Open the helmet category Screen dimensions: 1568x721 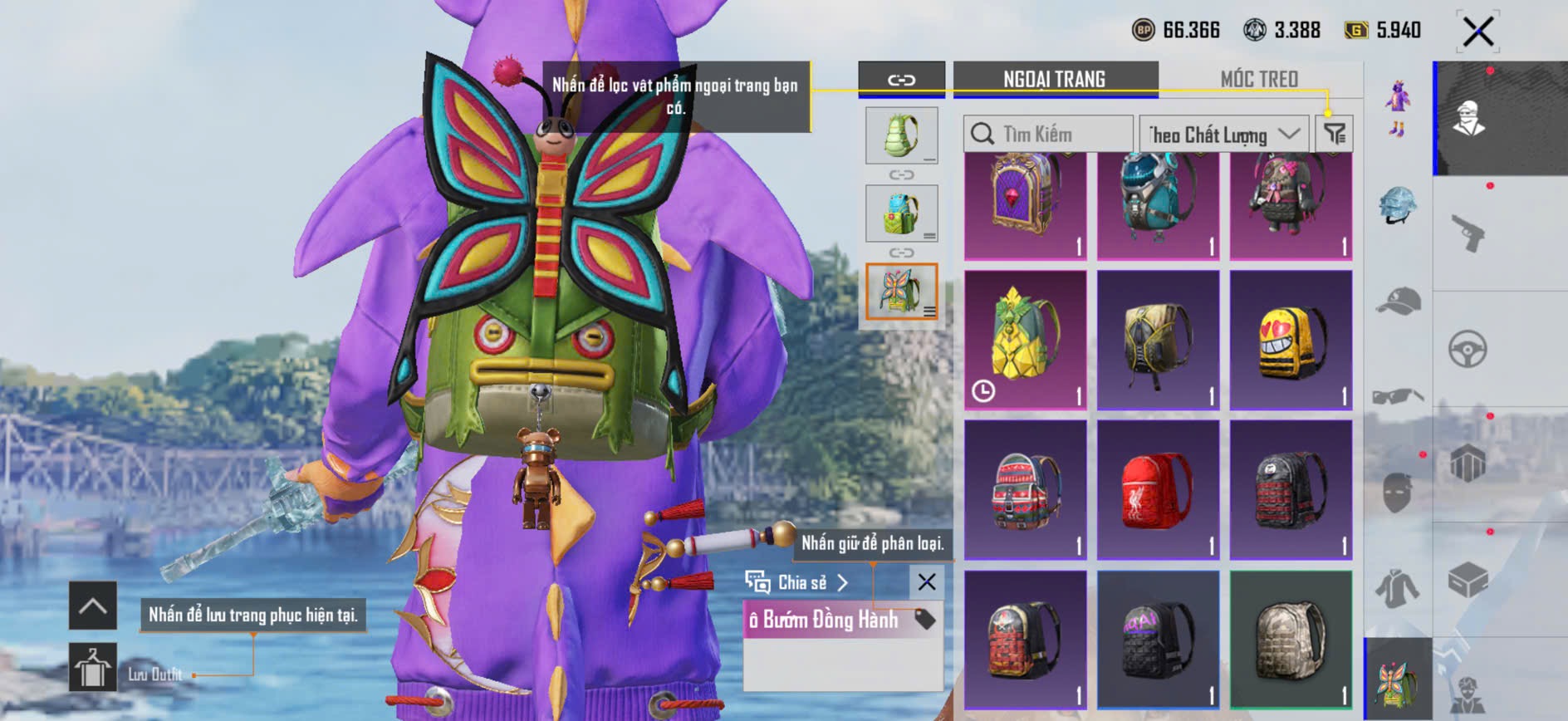(1398, 205)
